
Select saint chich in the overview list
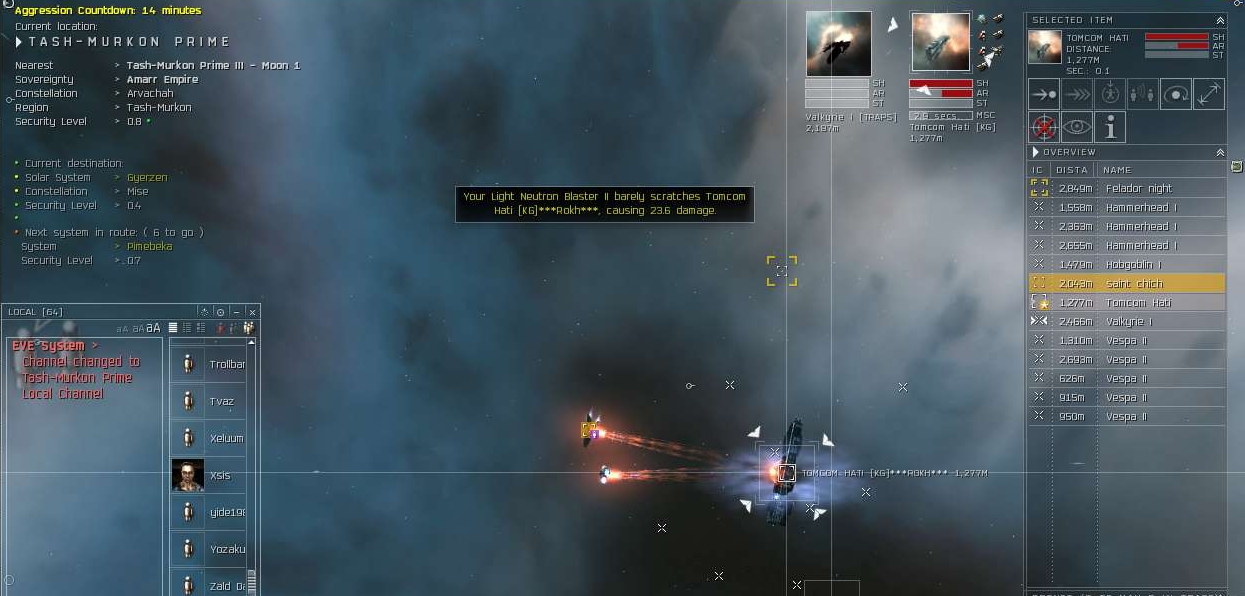point(1134,284)
